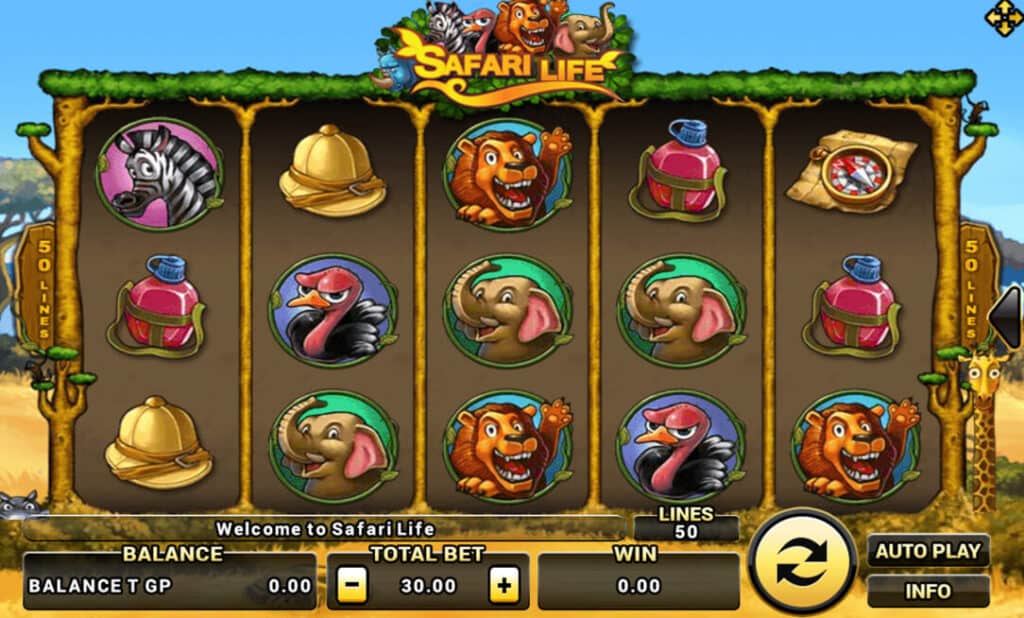
Task: Spin the reels with the yellow button
Action: (x=802, y=562)
